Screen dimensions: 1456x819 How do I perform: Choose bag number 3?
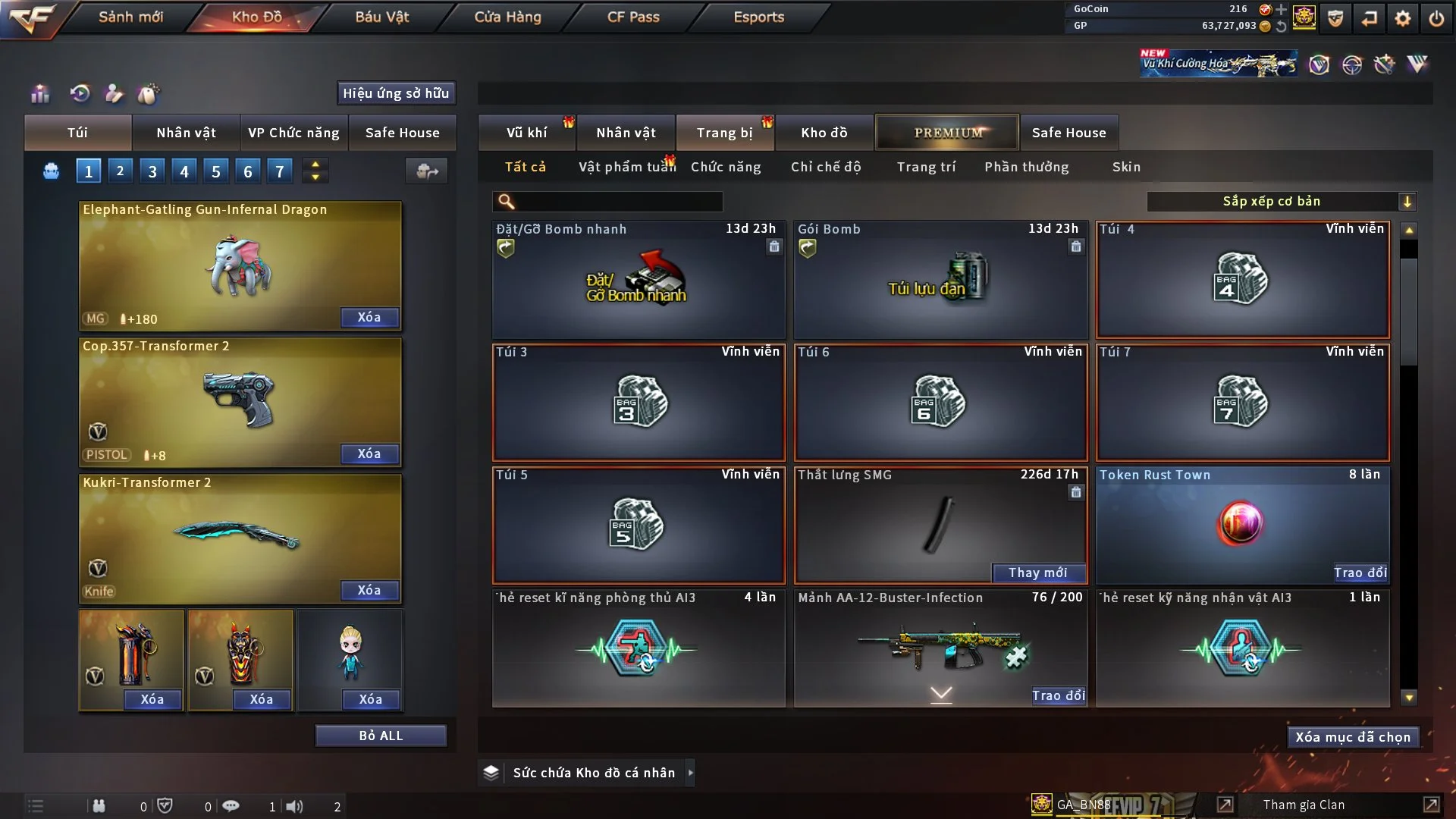pyautogui.click(x=152, y=171)
